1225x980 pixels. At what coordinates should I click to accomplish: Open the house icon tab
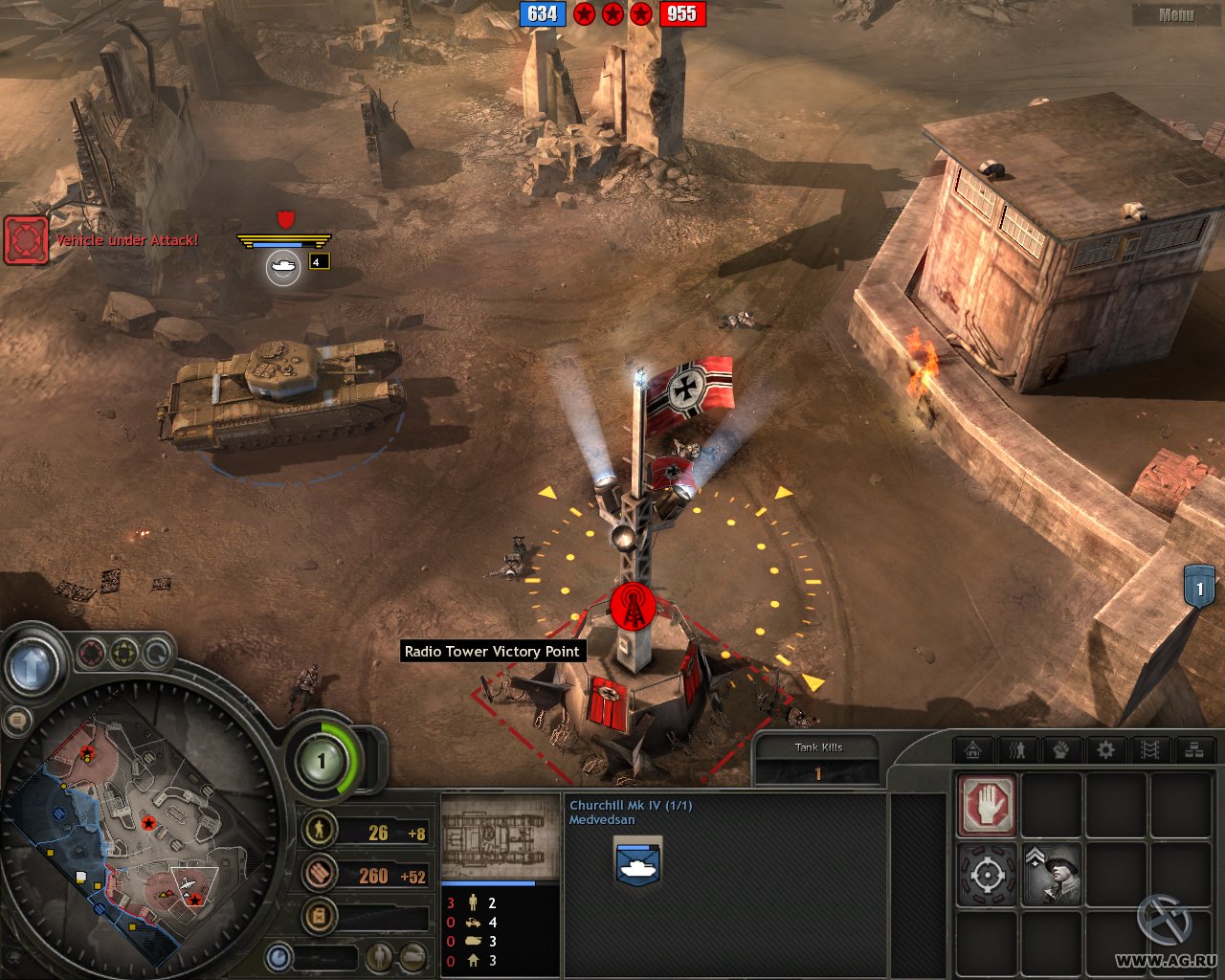973,750
